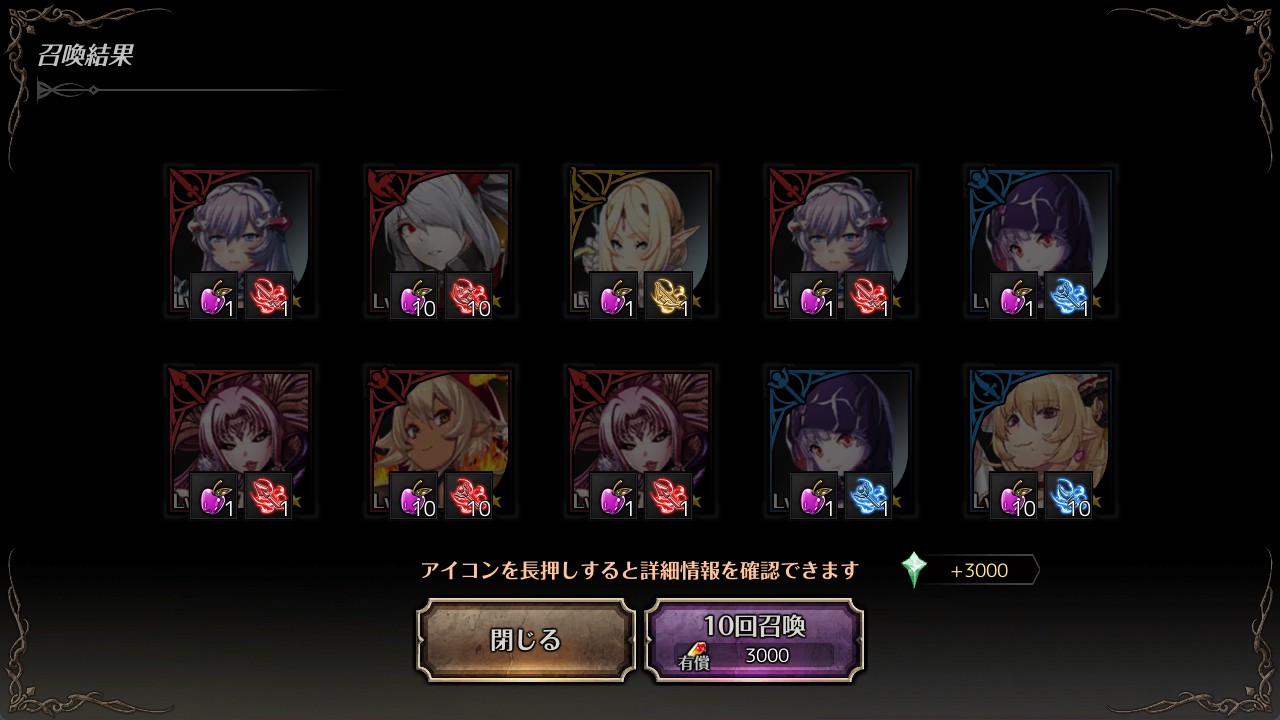The height and width of the screenshot is (720, 1280).
Task: Select the gold-framed blonde elf card
Action: (640, 242)
